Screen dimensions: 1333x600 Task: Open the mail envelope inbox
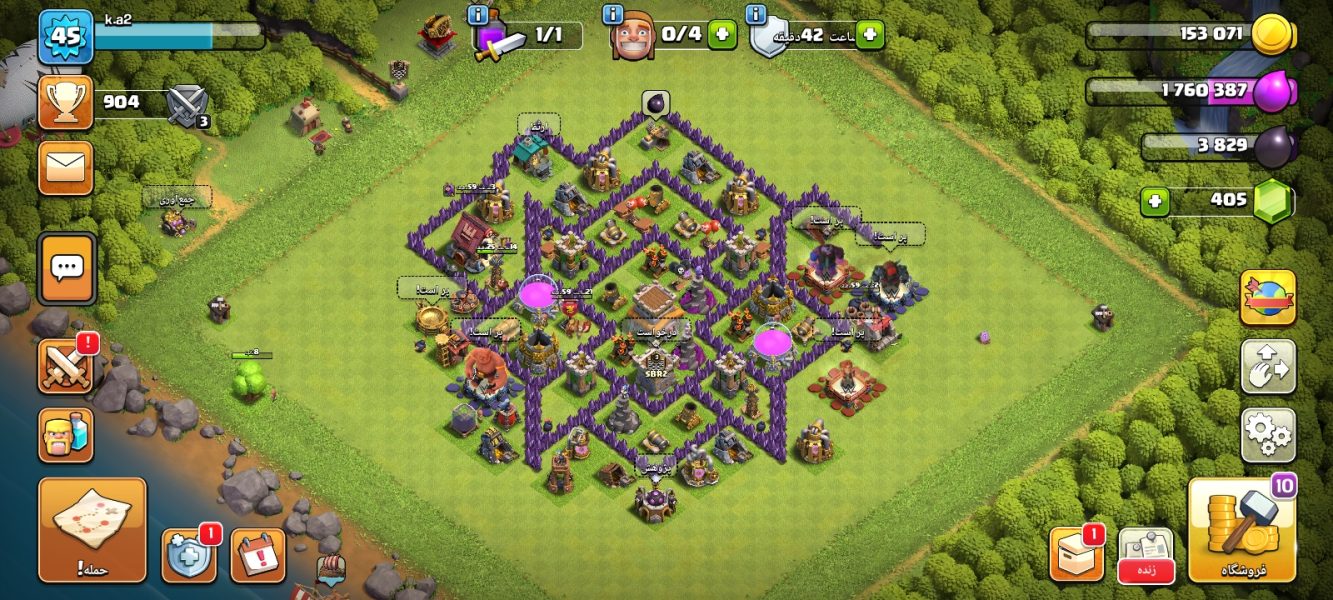coord(66,167)
